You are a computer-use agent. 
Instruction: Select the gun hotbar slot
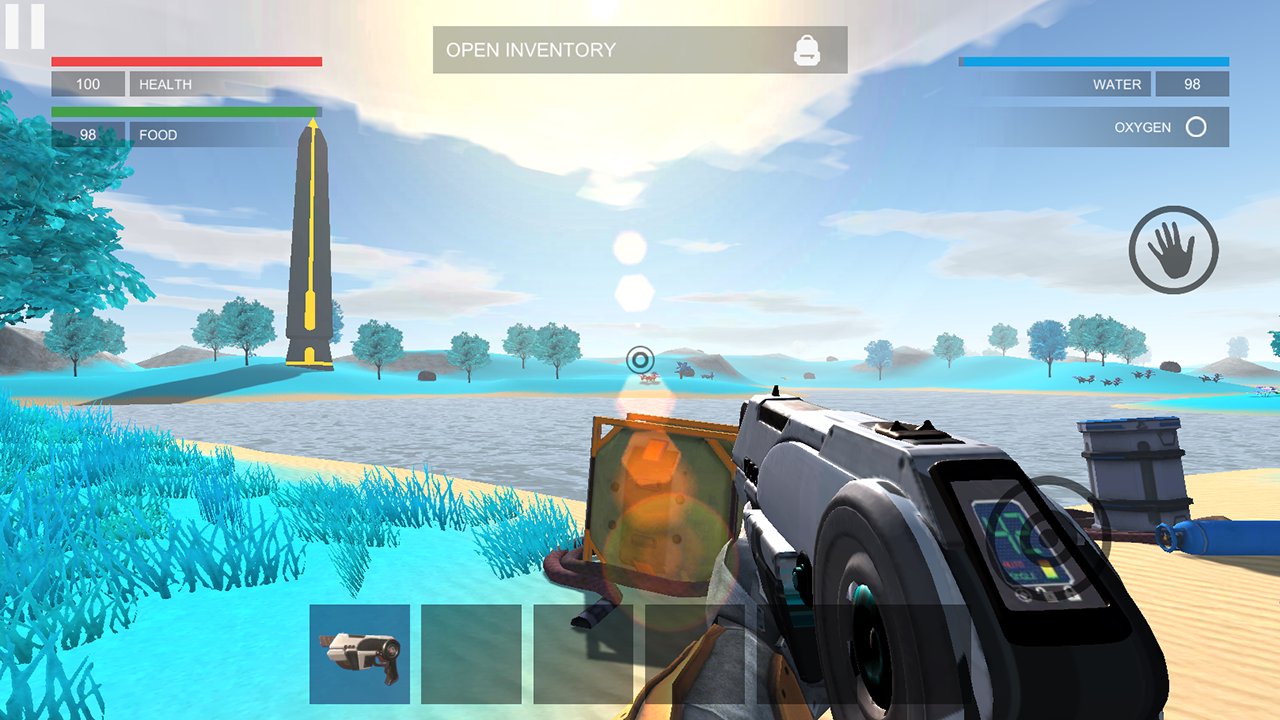[x=360, y=654]
